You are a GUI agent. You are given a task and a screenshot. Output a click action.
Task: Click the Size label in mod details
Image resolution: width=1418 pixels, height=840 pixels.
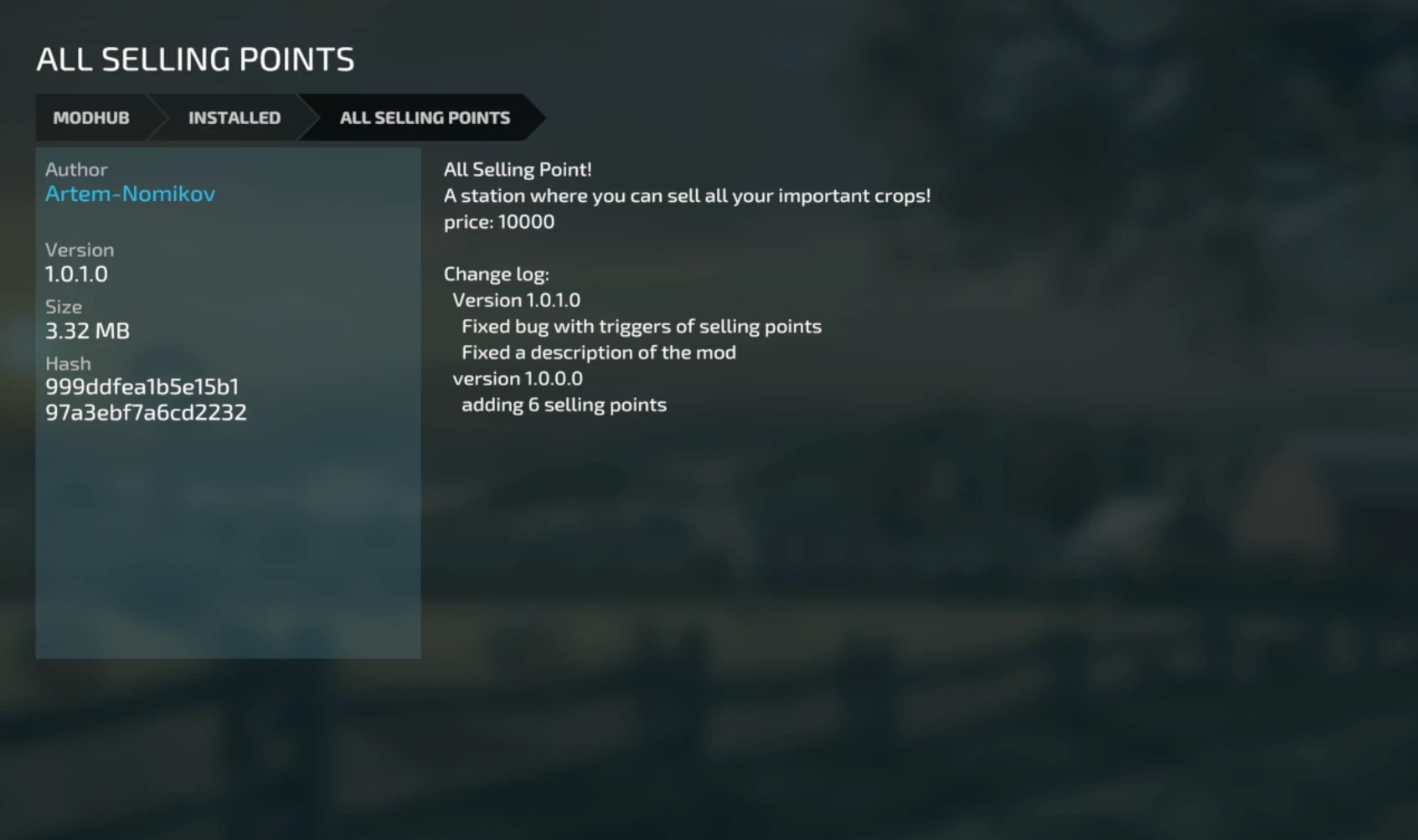coord(63,307)
